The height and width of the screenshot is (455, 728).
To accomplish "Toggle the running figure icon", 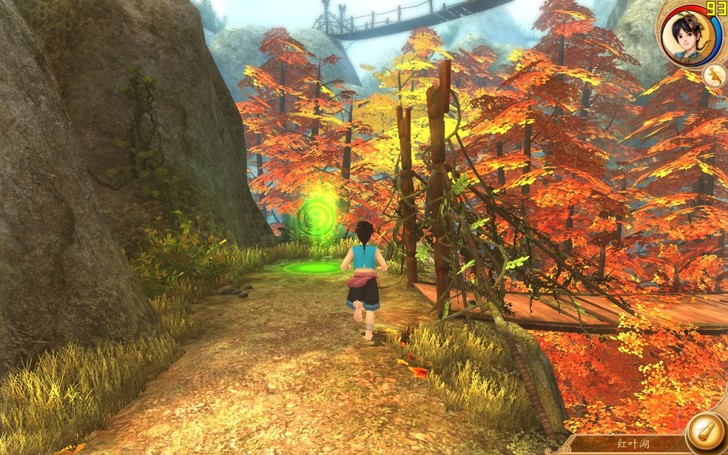I will [714, 75].
